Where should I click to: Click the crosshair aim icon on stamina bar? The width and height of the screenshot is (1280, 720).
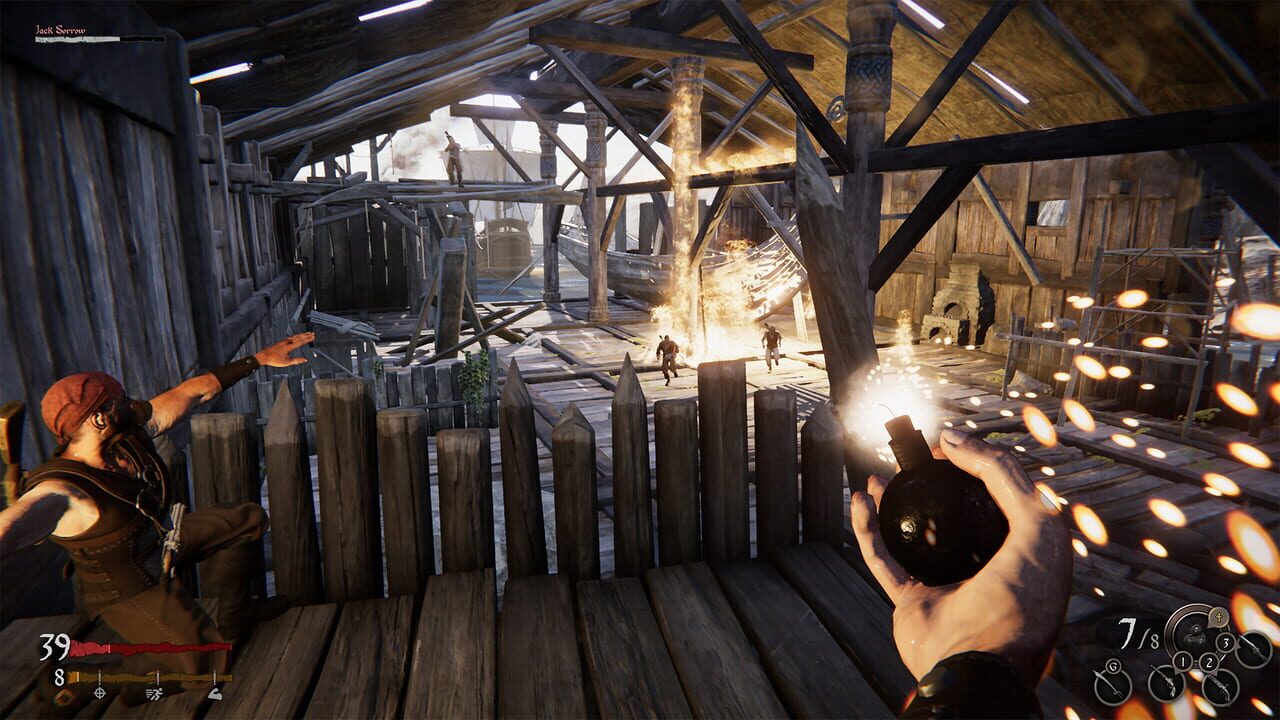click(x=99, y=693)
